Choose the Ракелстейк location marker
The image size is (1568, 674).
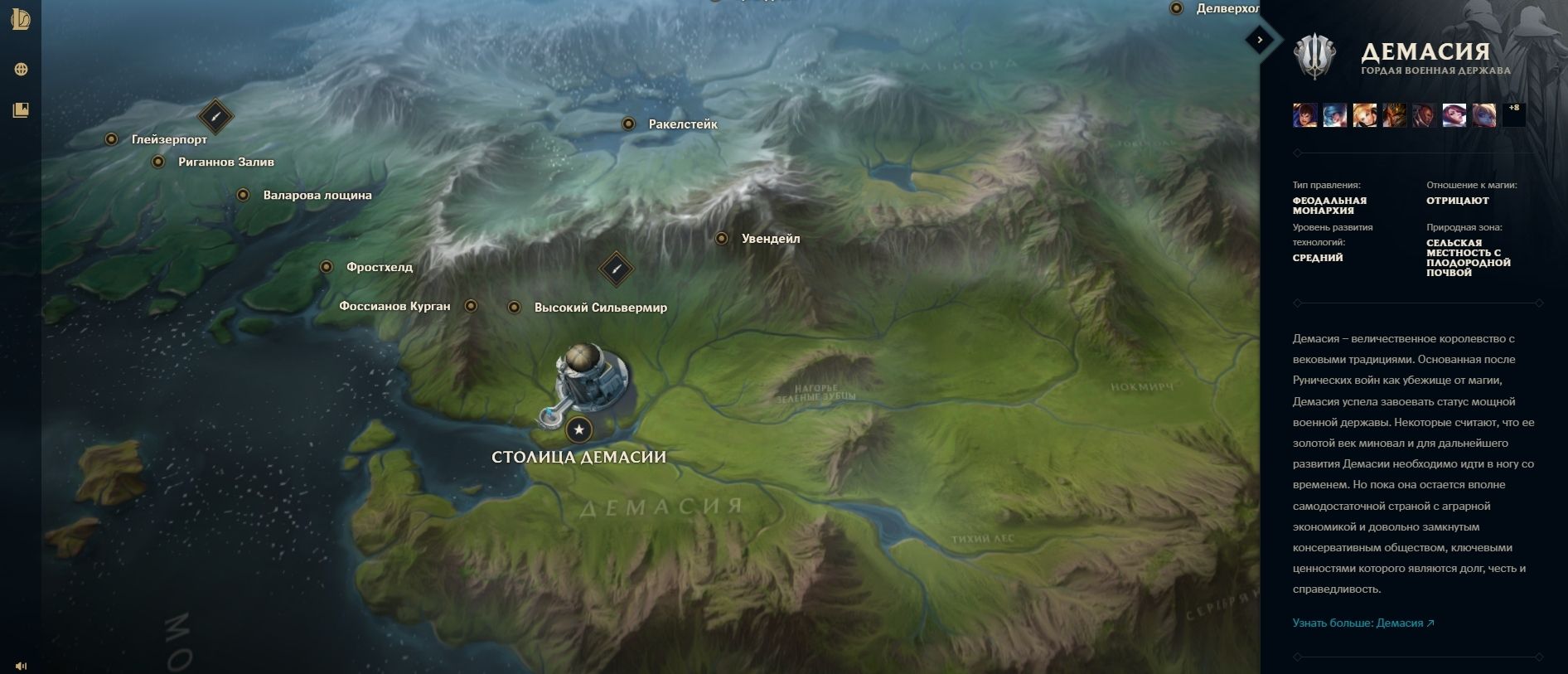(x=628, y=124)
